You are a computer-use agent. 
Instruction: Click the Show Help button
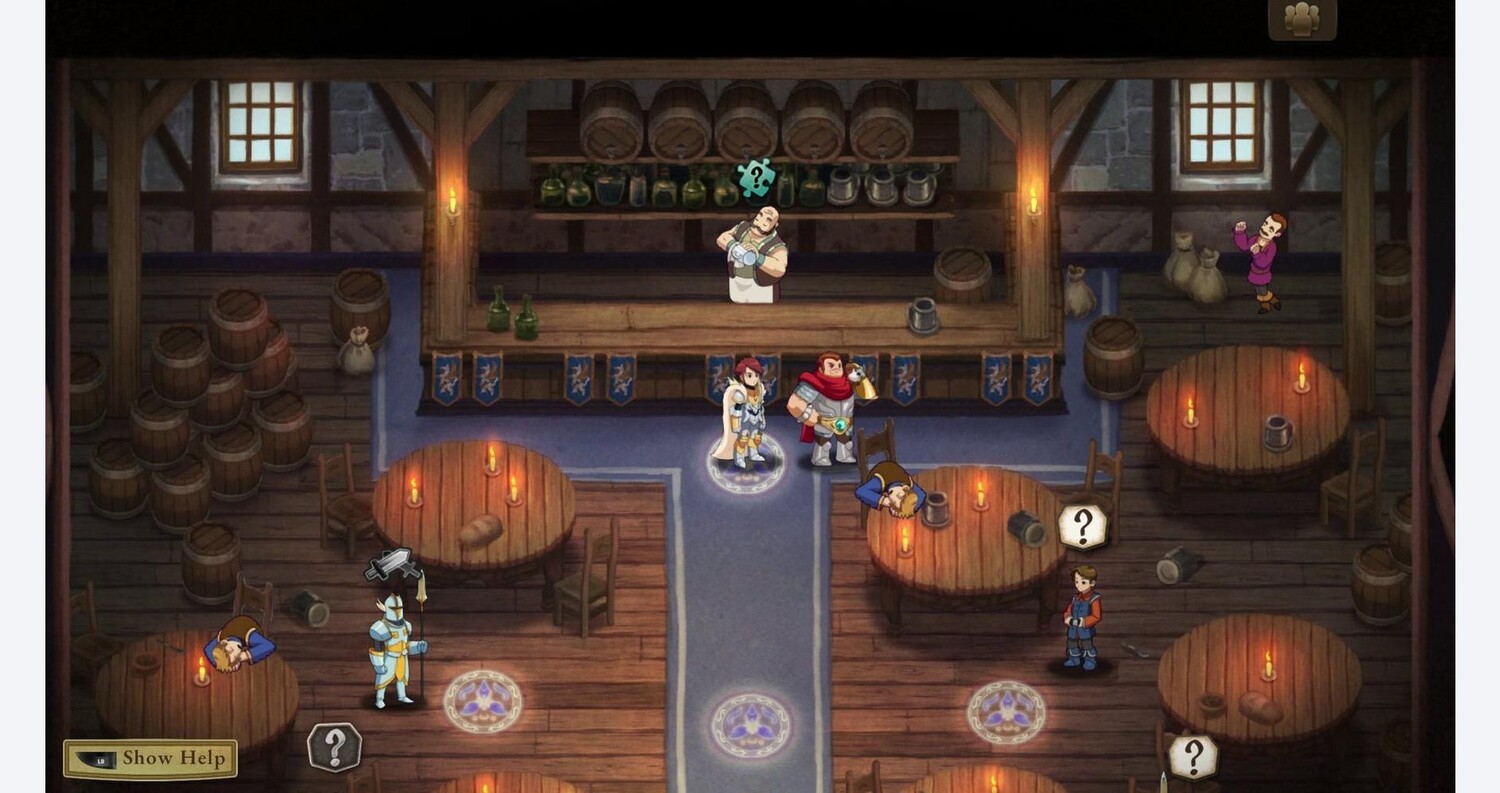[151, 758]
